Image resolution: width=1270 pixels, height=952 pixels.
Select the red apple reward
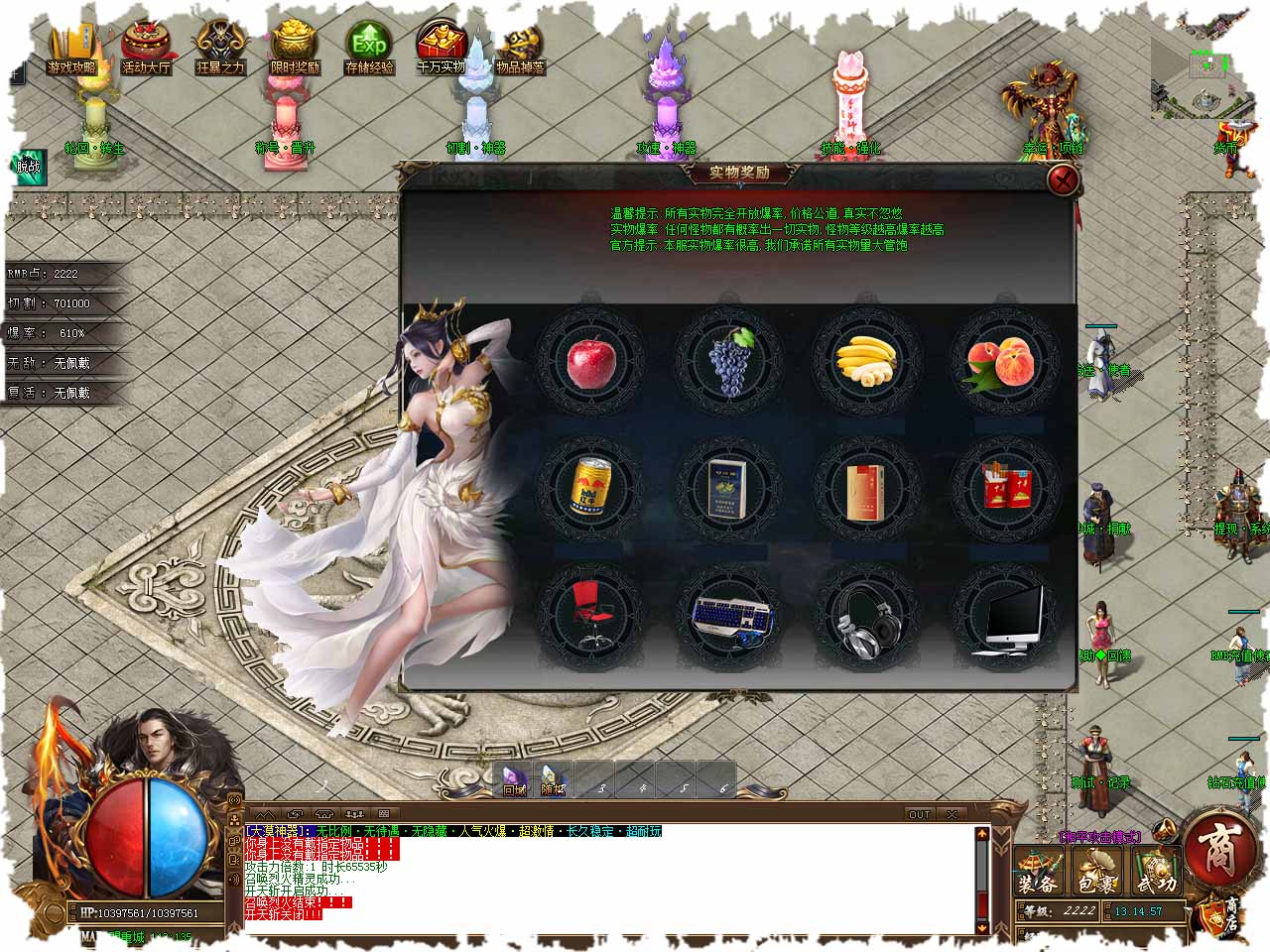click(x=590, y=361)
